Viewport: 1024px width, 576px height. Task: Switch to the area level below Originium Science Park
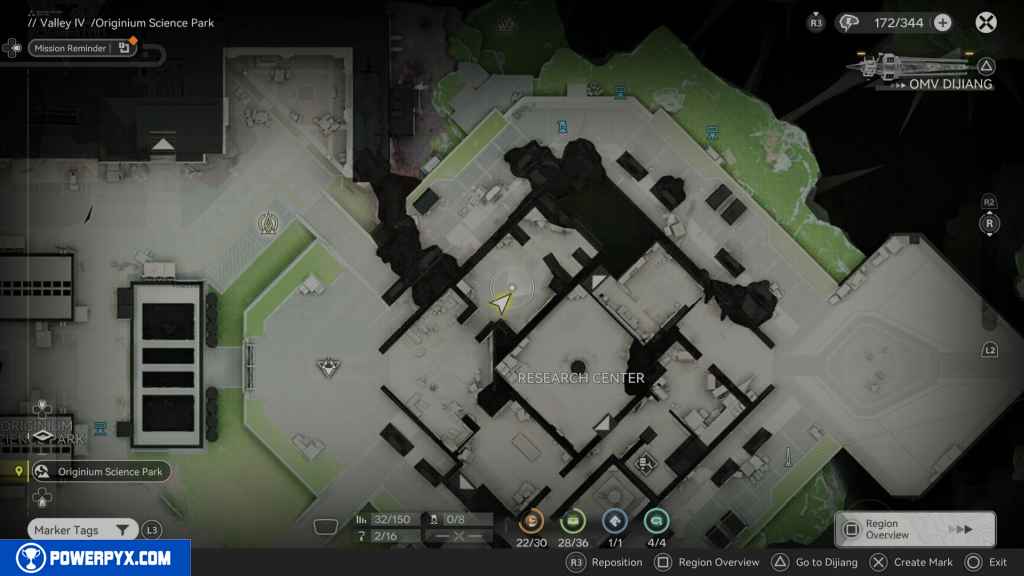click(41, 497)
